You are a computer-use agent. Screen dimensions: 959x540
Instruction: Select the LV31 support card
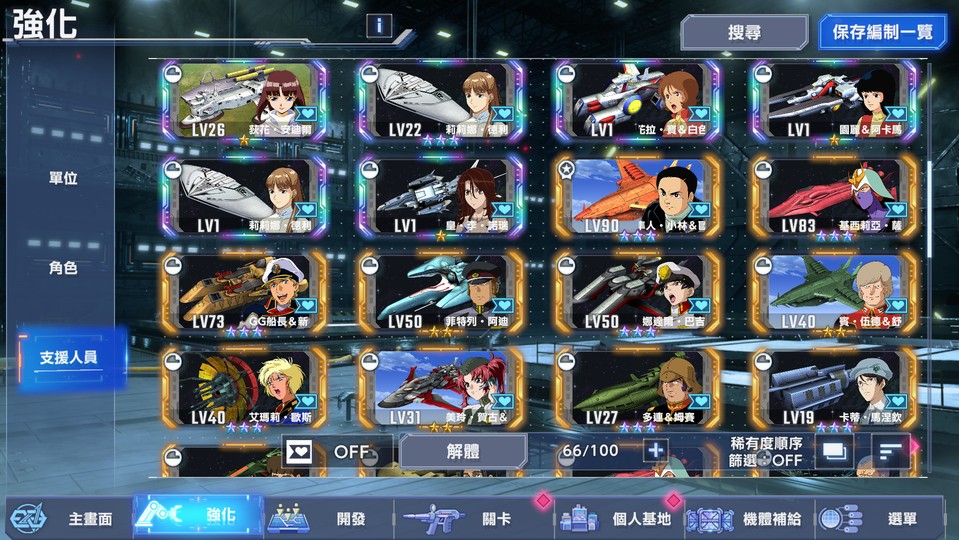441,389
